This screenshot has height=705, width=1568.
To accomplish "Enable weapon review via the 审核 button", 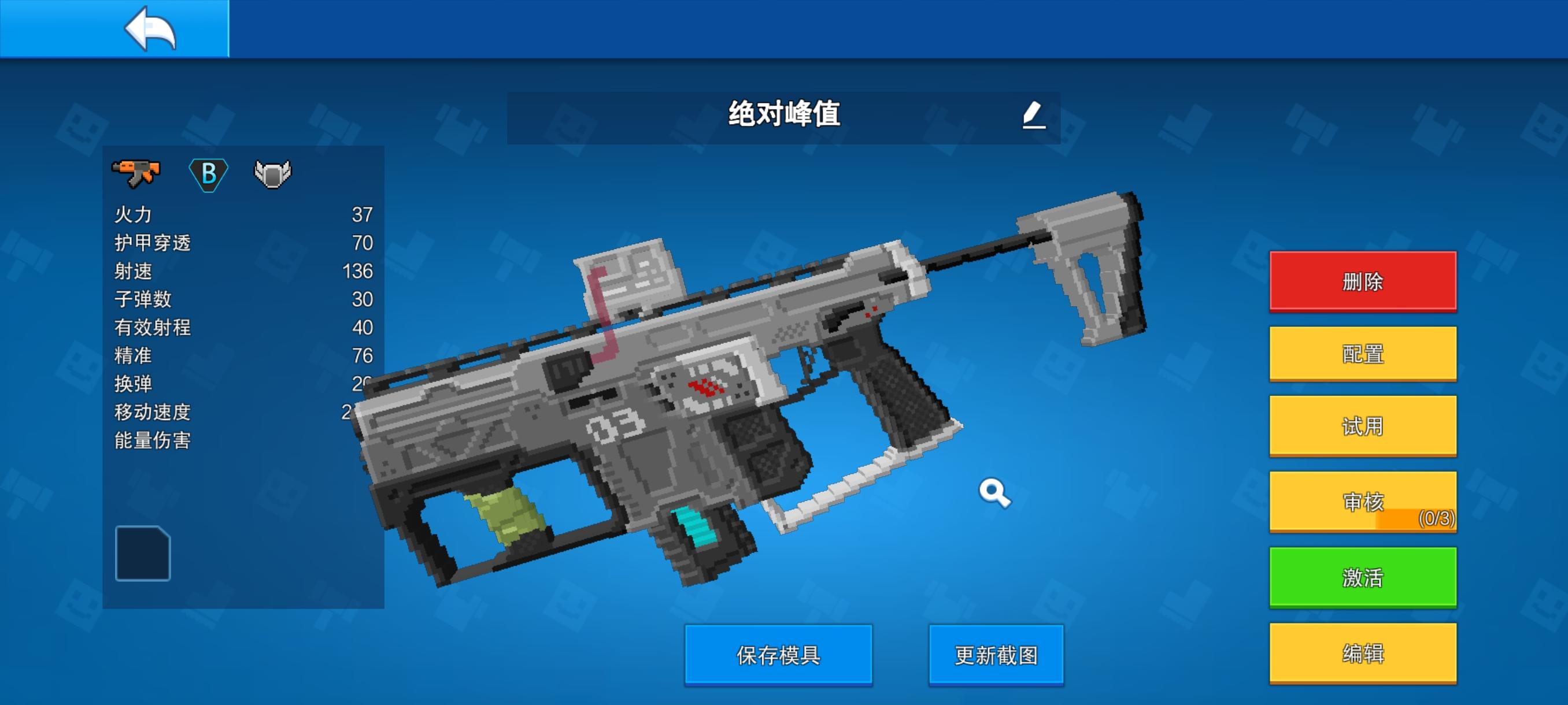I will (1362, 501).
